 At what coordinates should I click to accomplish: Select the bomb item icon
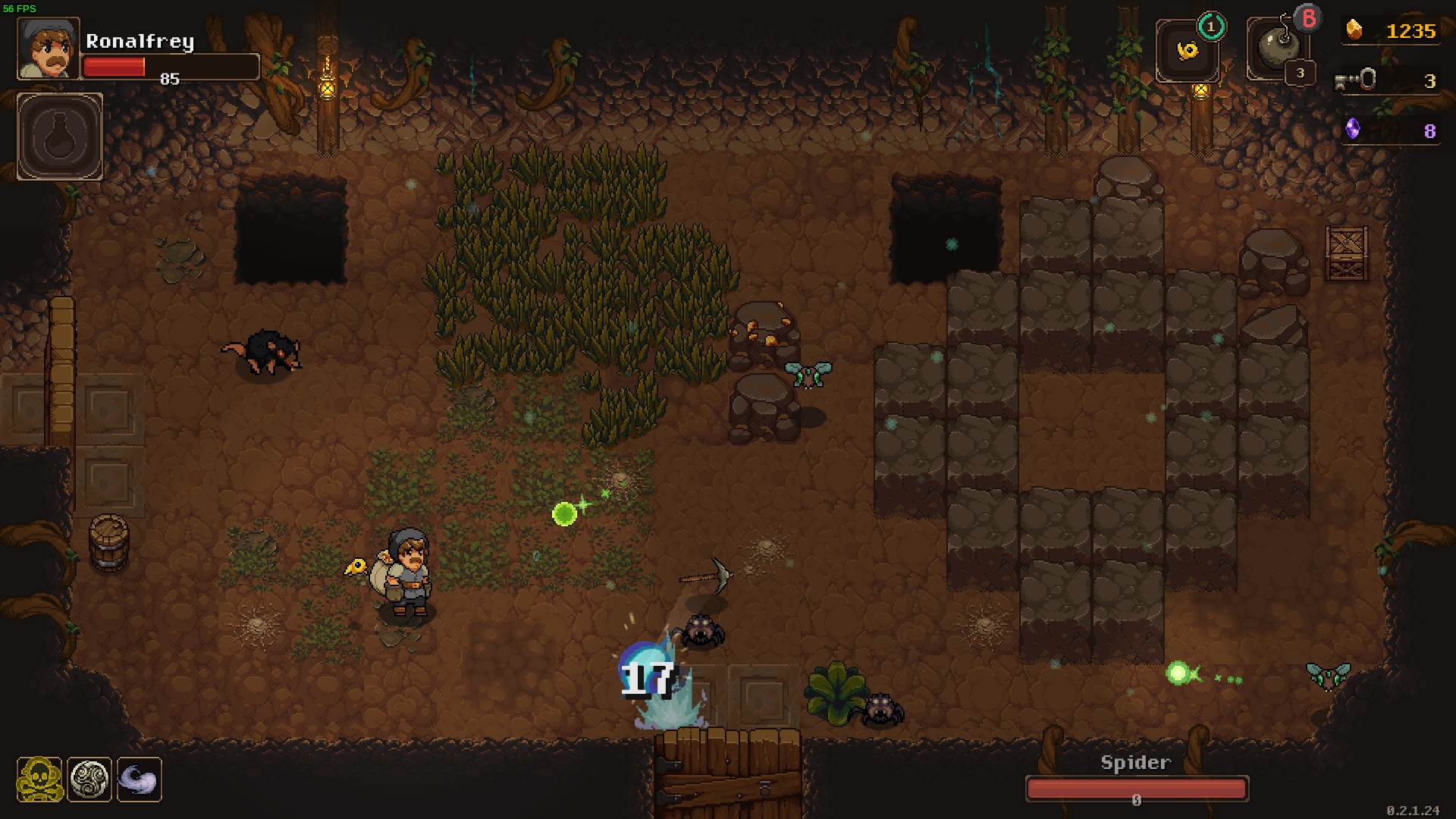pyautogui.click(x=1276, y=47)
